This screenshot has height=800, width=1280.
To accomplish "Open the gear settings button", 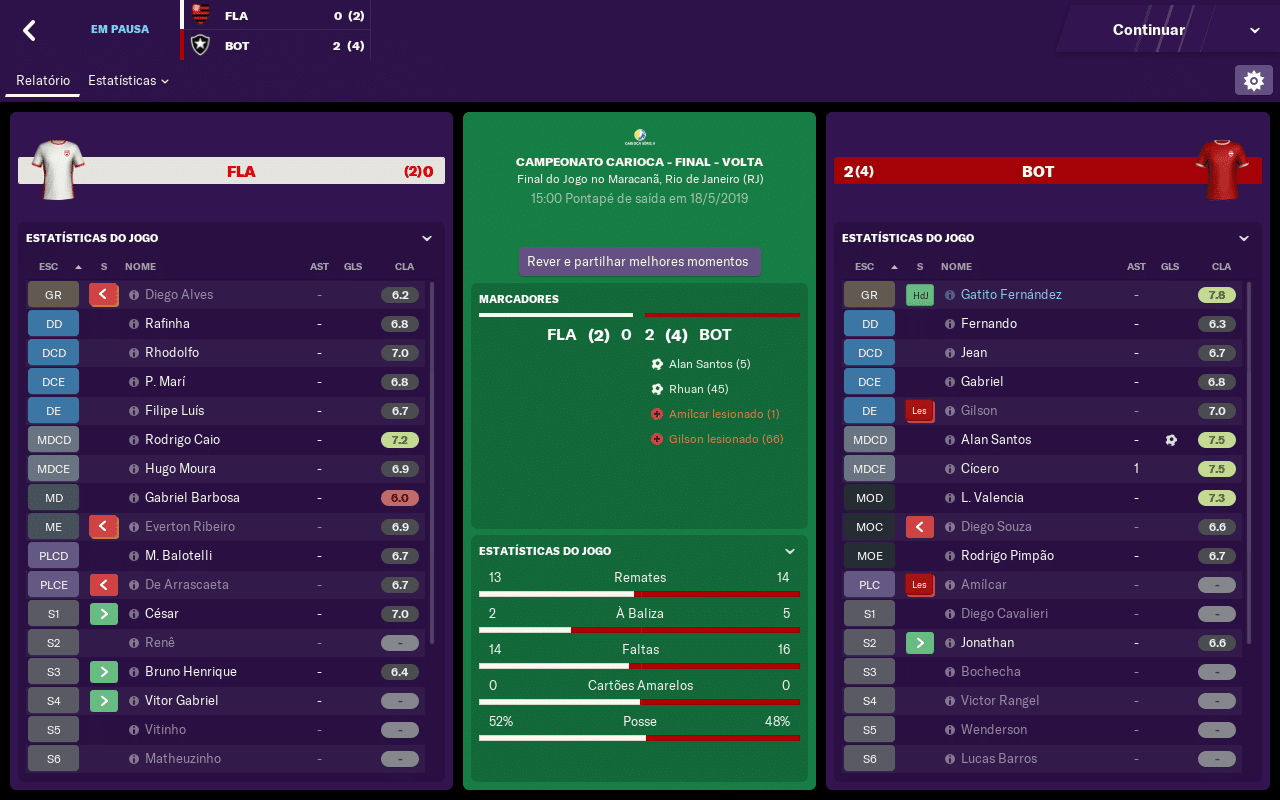I will 1254,80.
